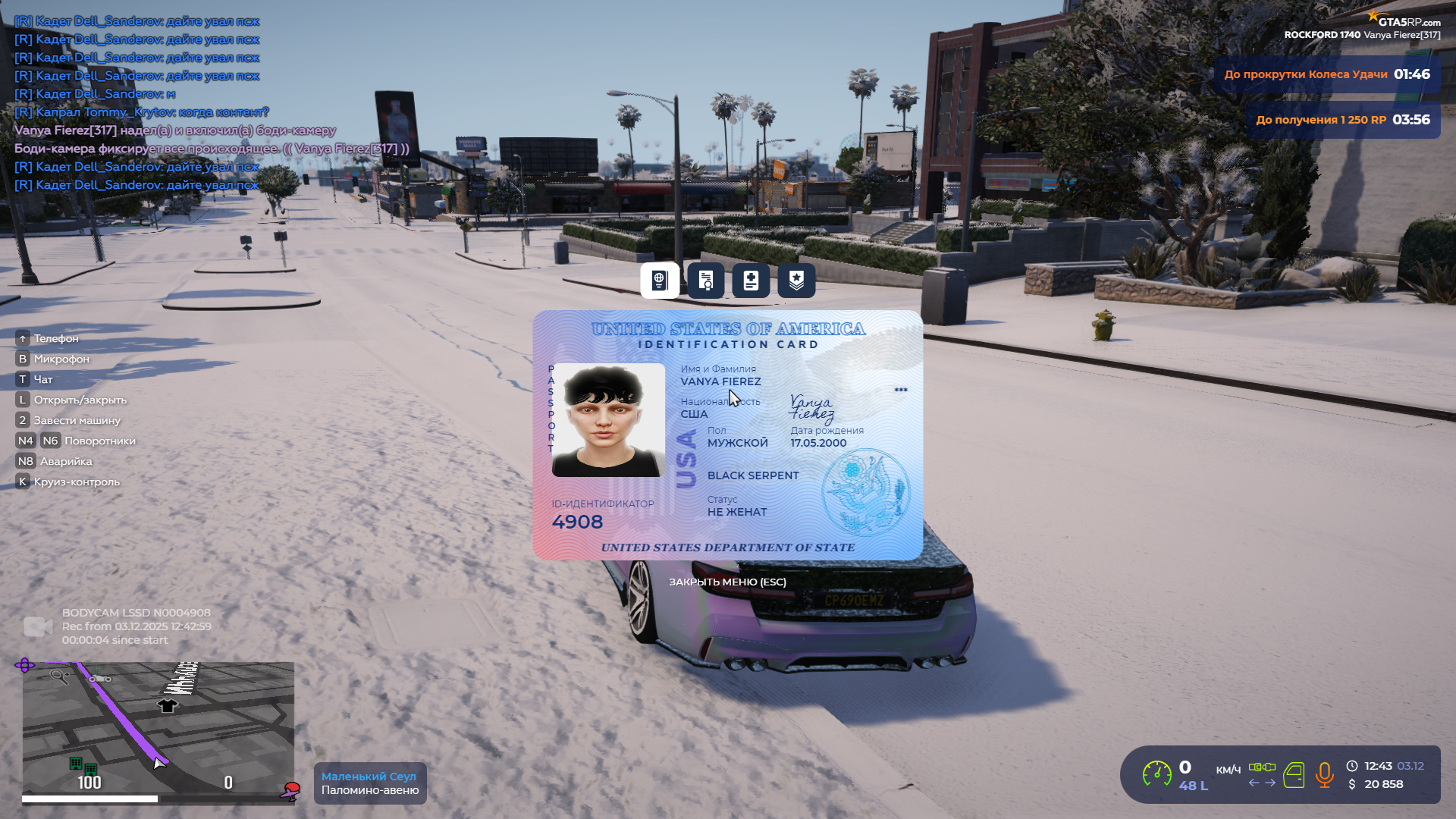Toggle the orange microphone HUD icon

pyautogui.click(x=1324, y=775)
